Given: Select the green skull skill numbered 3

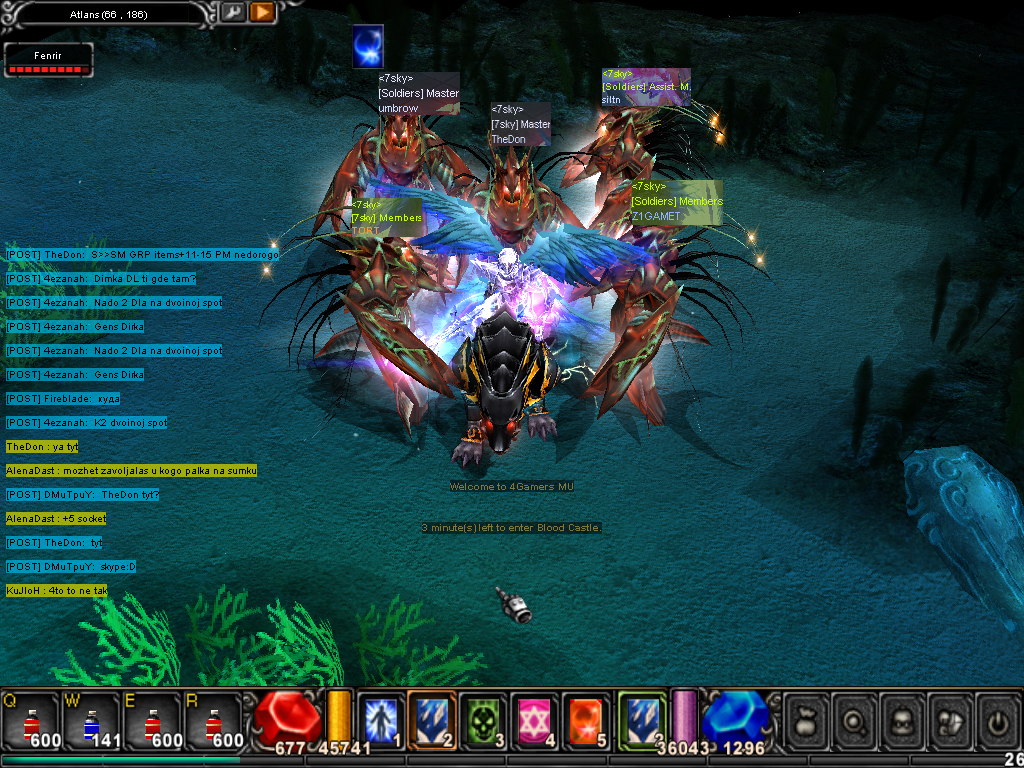Looking at the screenshot, I should [x=484, y=718].
